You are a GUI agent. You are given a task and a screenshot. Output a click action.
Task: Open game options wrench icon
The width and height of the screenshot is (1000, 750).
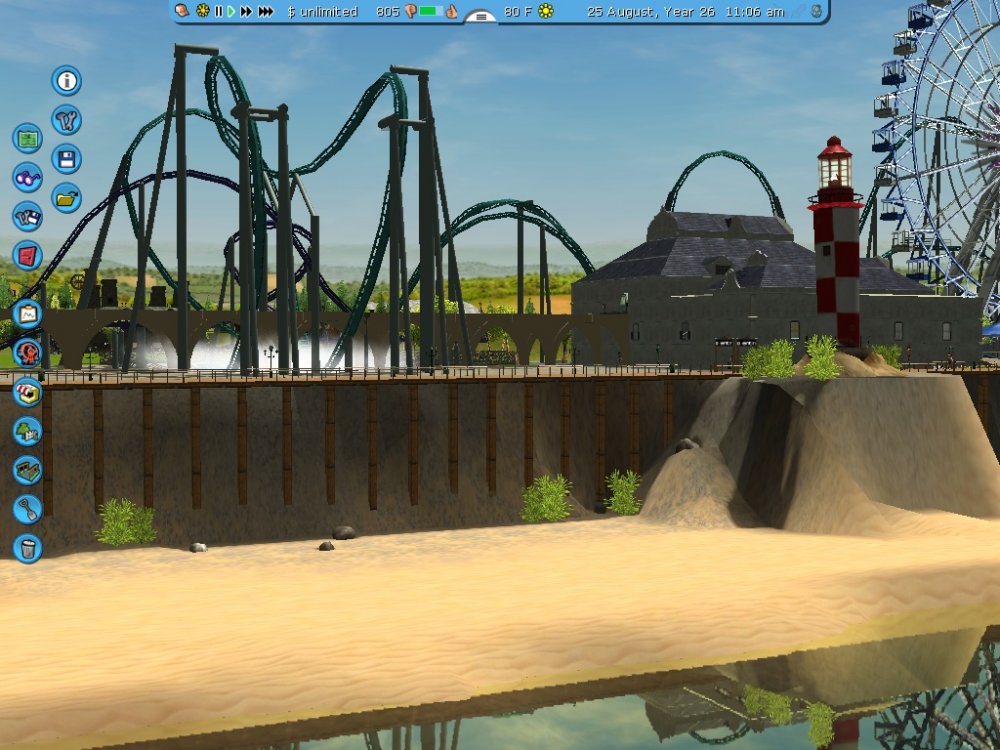(x=67, y=120)
